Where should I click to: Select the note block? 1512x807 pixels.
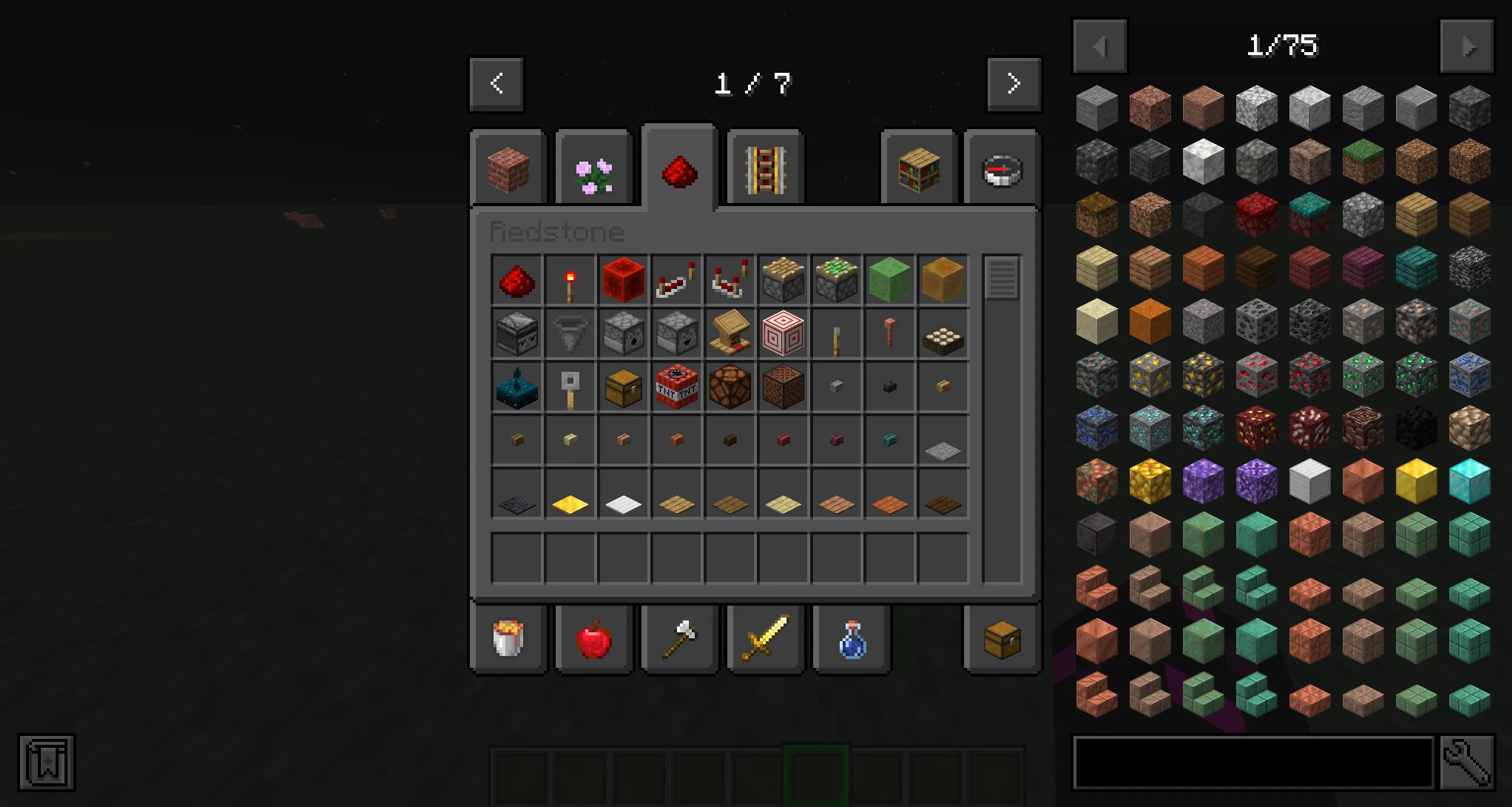click(782, 388)
